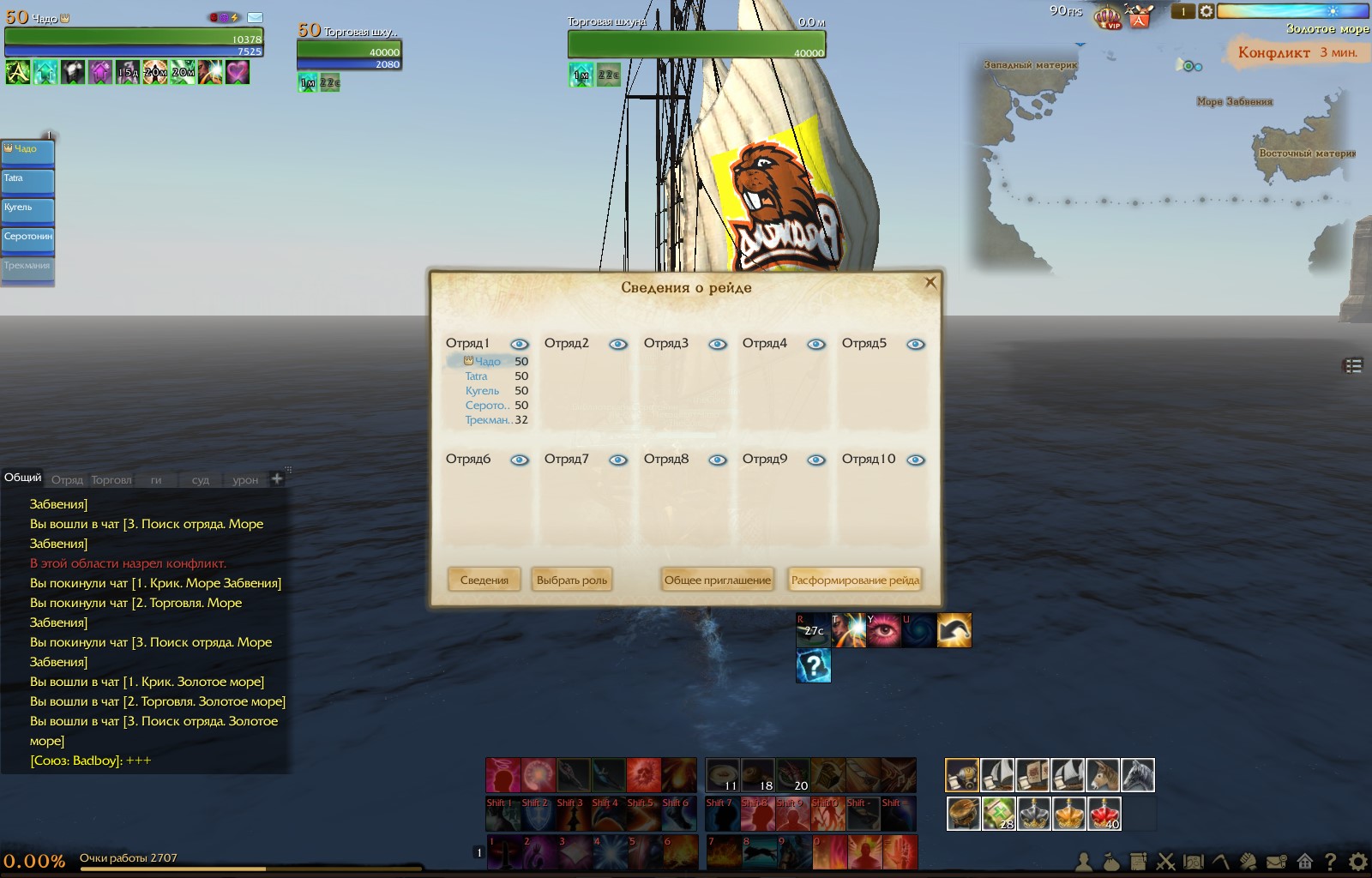Screen dimensions: 1372x878
Task: Open the mail envelope icon
Action: point(256,17)
